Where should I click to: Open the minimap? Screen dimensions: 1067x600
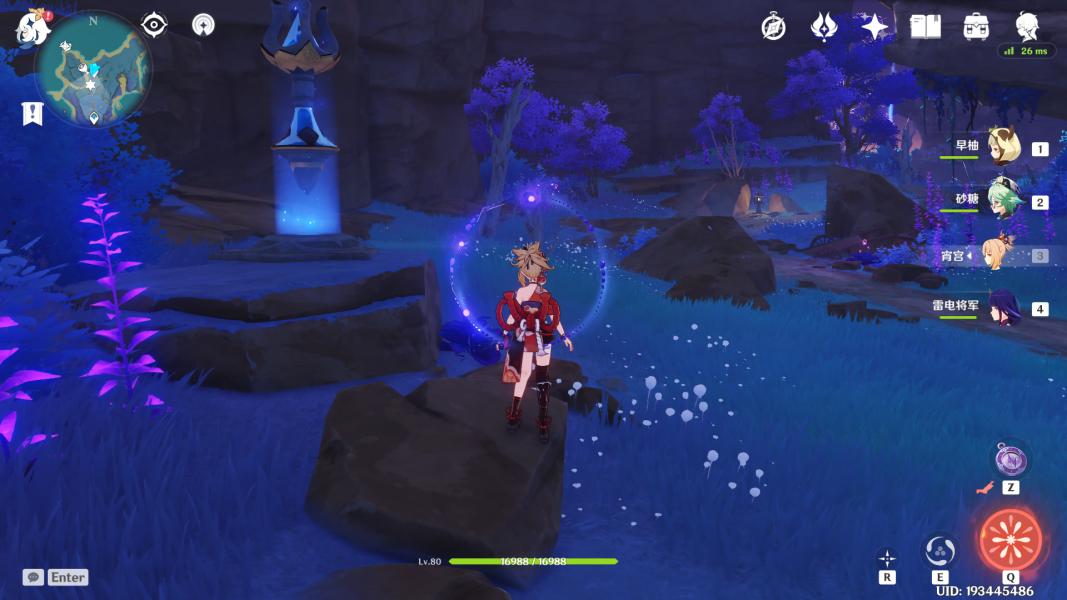[93, 68]
